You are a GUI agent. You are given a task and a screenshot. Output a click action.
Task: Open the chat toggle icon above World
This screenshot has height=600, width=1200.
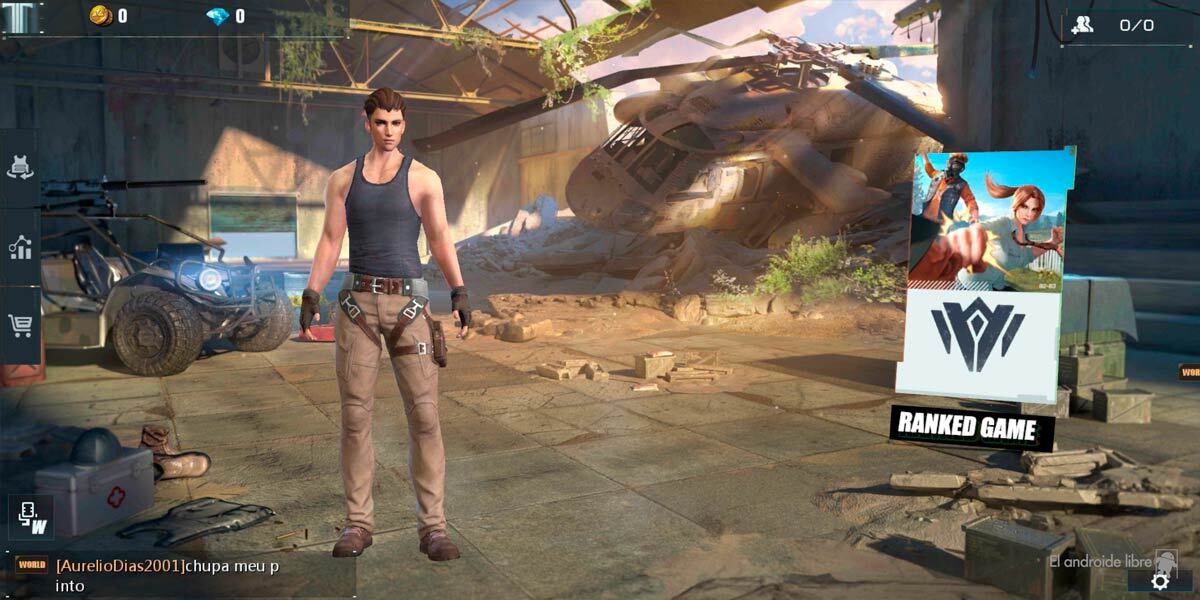point(31,517)
